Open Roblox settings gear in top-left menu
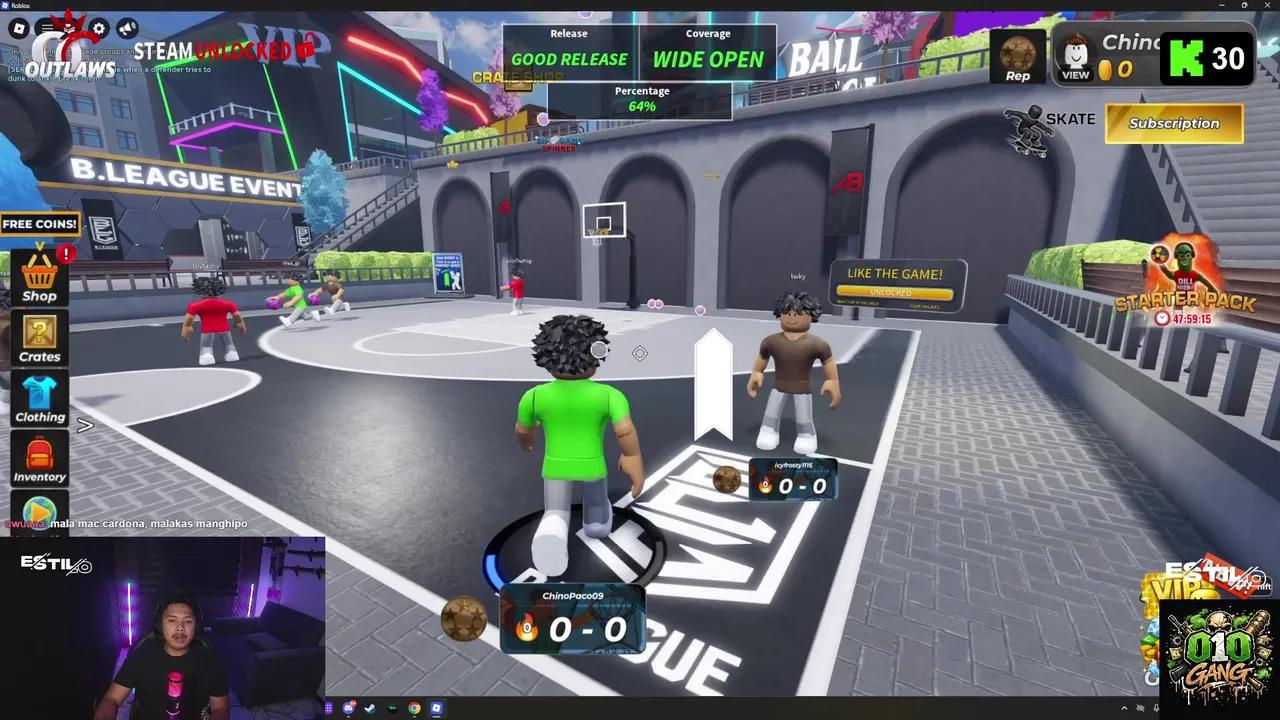The width and height of the screenshot is (1280, 720). tap(98, 28)
